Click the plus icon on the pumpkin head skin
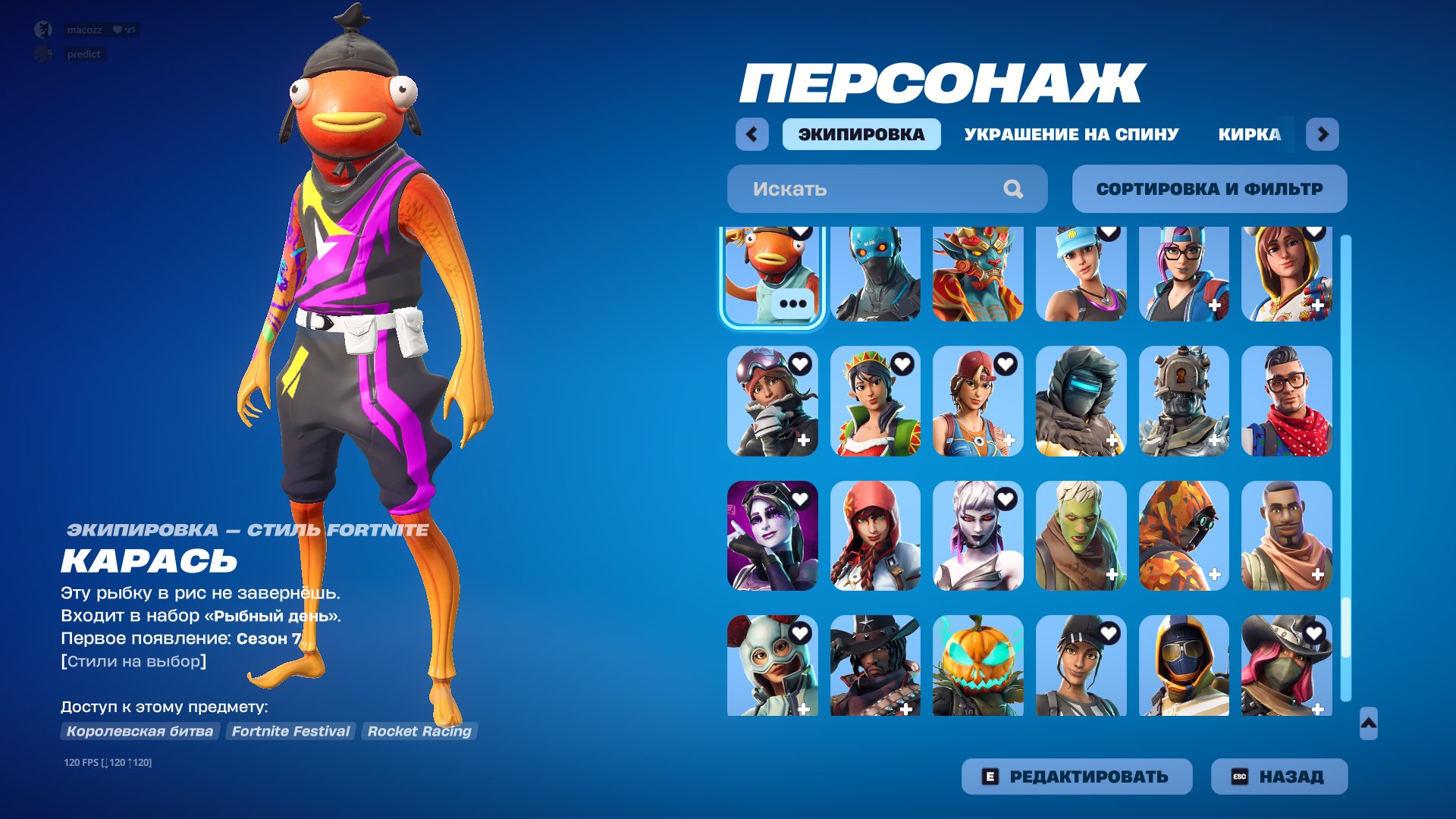The image size is (1456, 819). 1009,709
